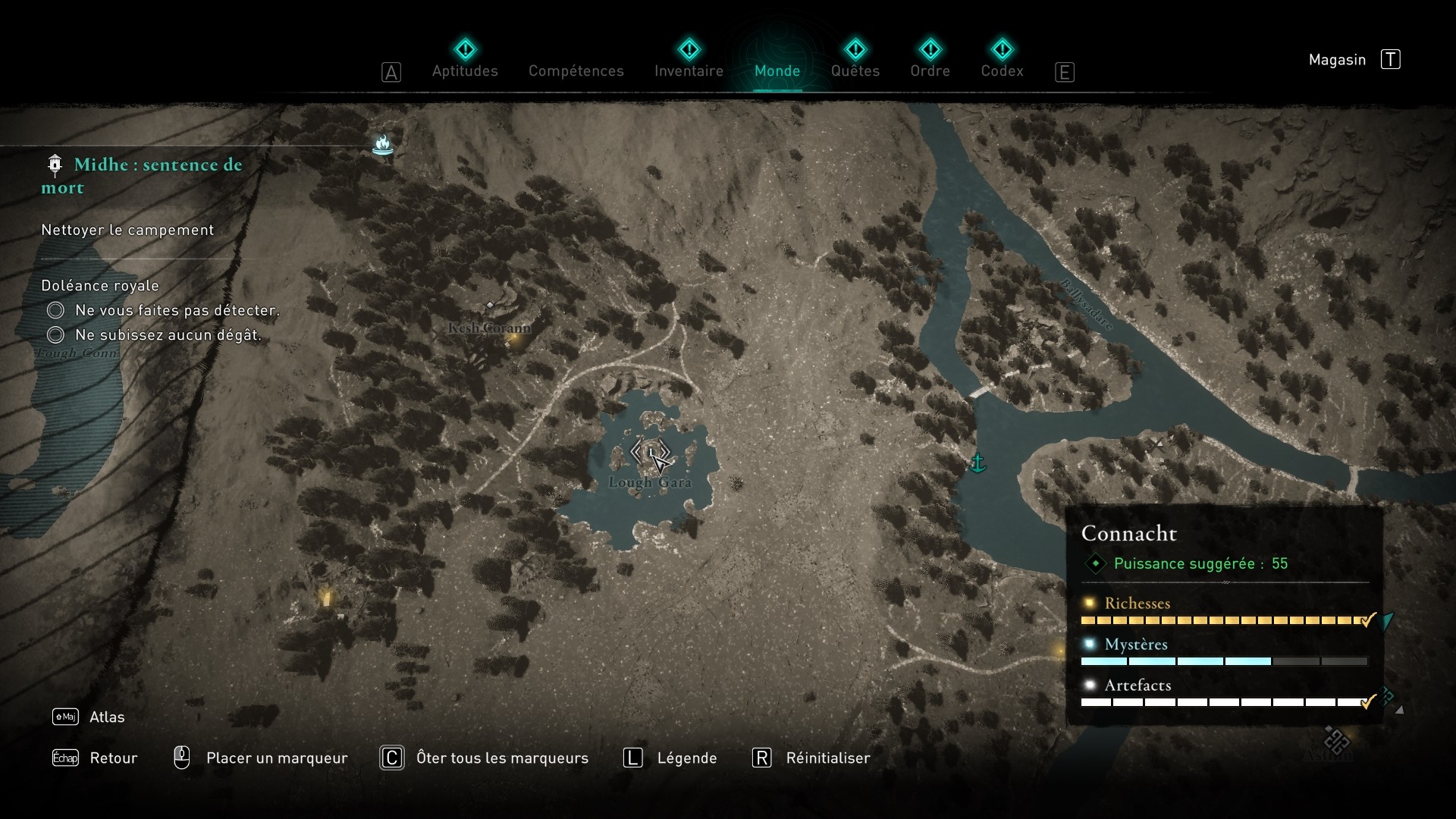Screen dimensions: 1456x819
Task: Click the anchor mooring icon on the river
Action: coord(978,461)
